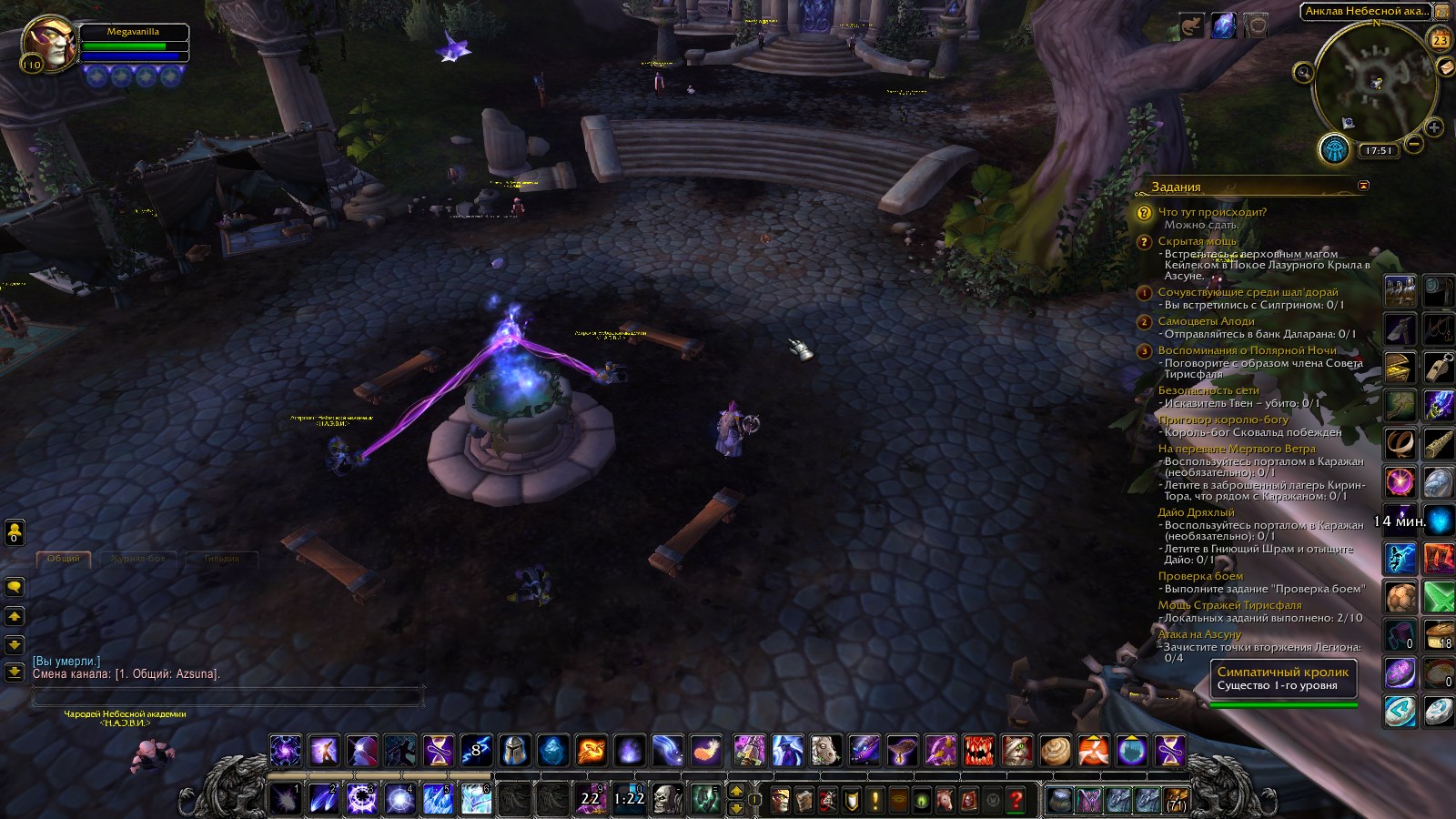Use the golden treasure chest item in side bar
Viewport: 1456px width, 819px height.
pos(1400,369)
